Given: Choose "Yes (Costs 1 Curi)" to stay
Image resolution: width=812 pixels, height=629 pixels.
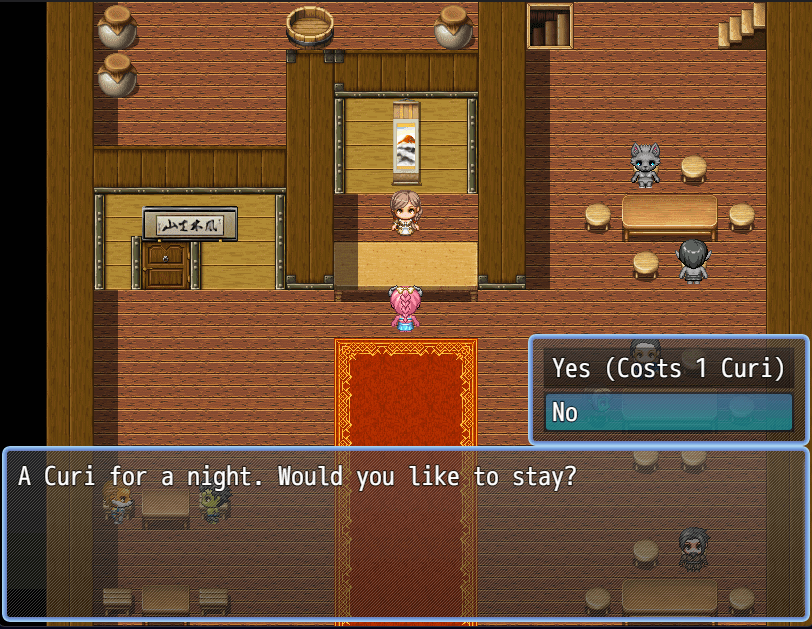Looking at the screenshot, I should pyautogui.click(x=668, y=368).
